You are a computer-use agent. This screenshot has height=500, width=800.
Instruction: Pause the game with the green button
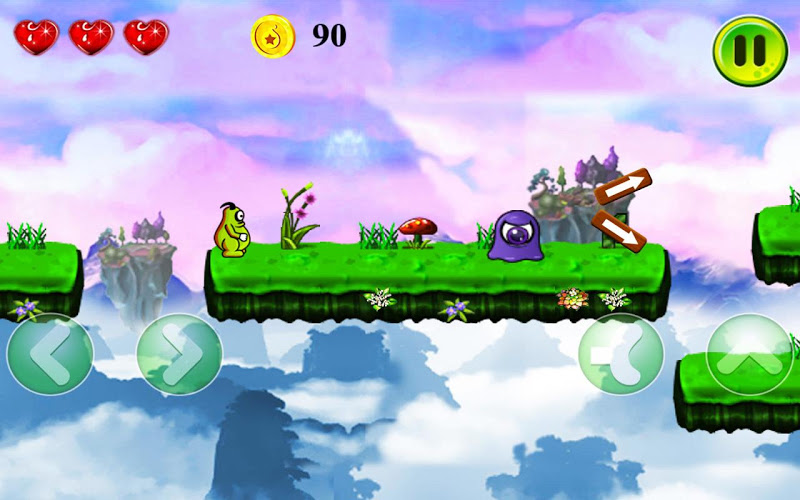(750, 50)
